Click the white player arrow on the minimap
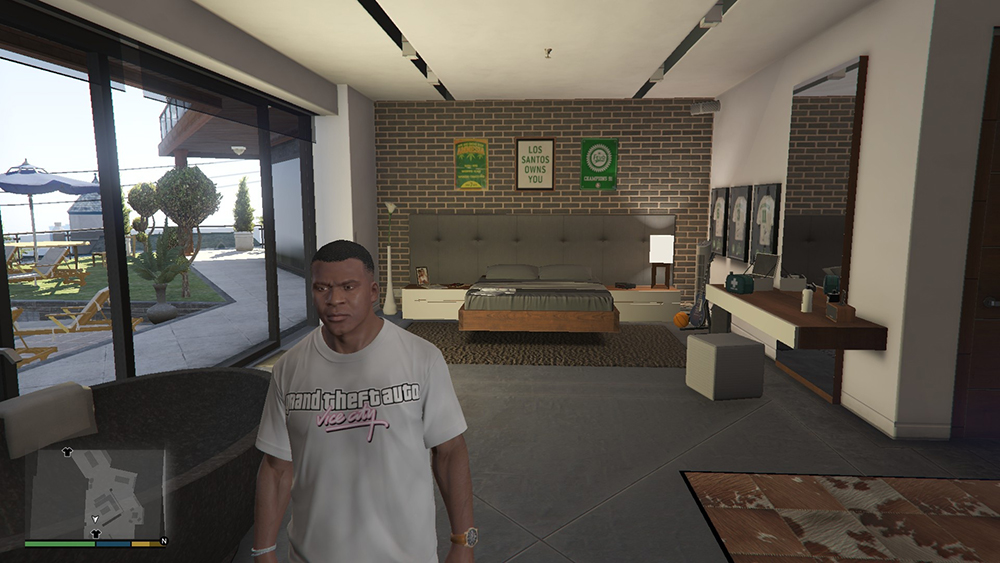 93,520
